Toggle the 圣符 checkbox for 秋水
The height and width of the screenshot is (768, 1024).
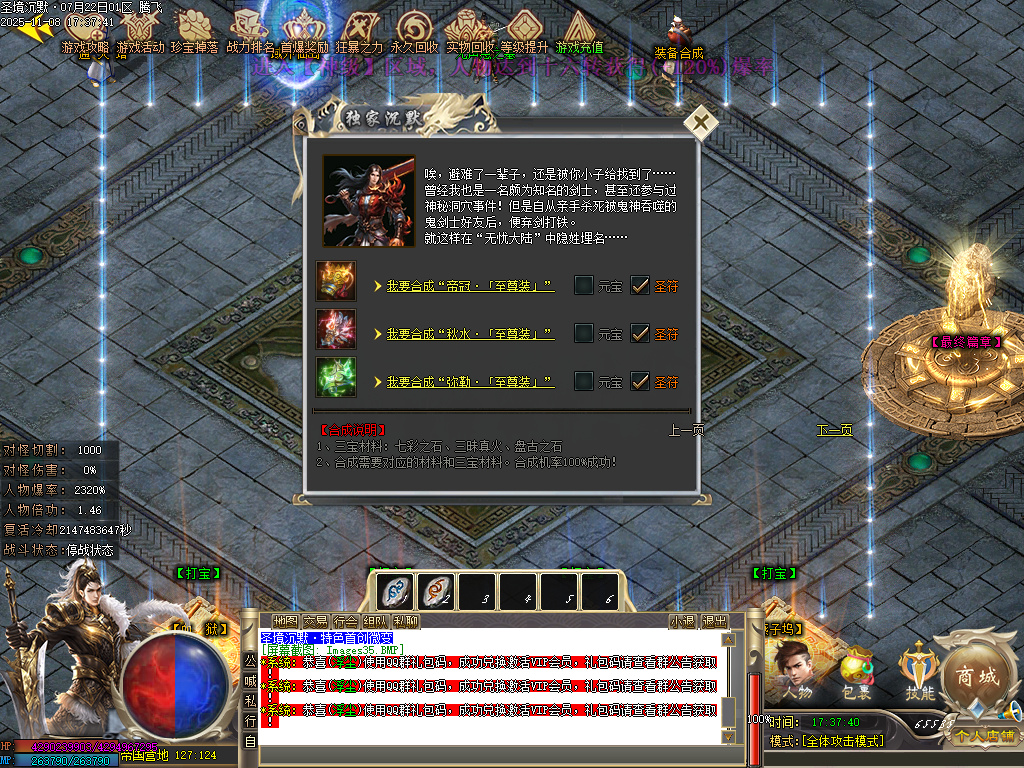640,334
